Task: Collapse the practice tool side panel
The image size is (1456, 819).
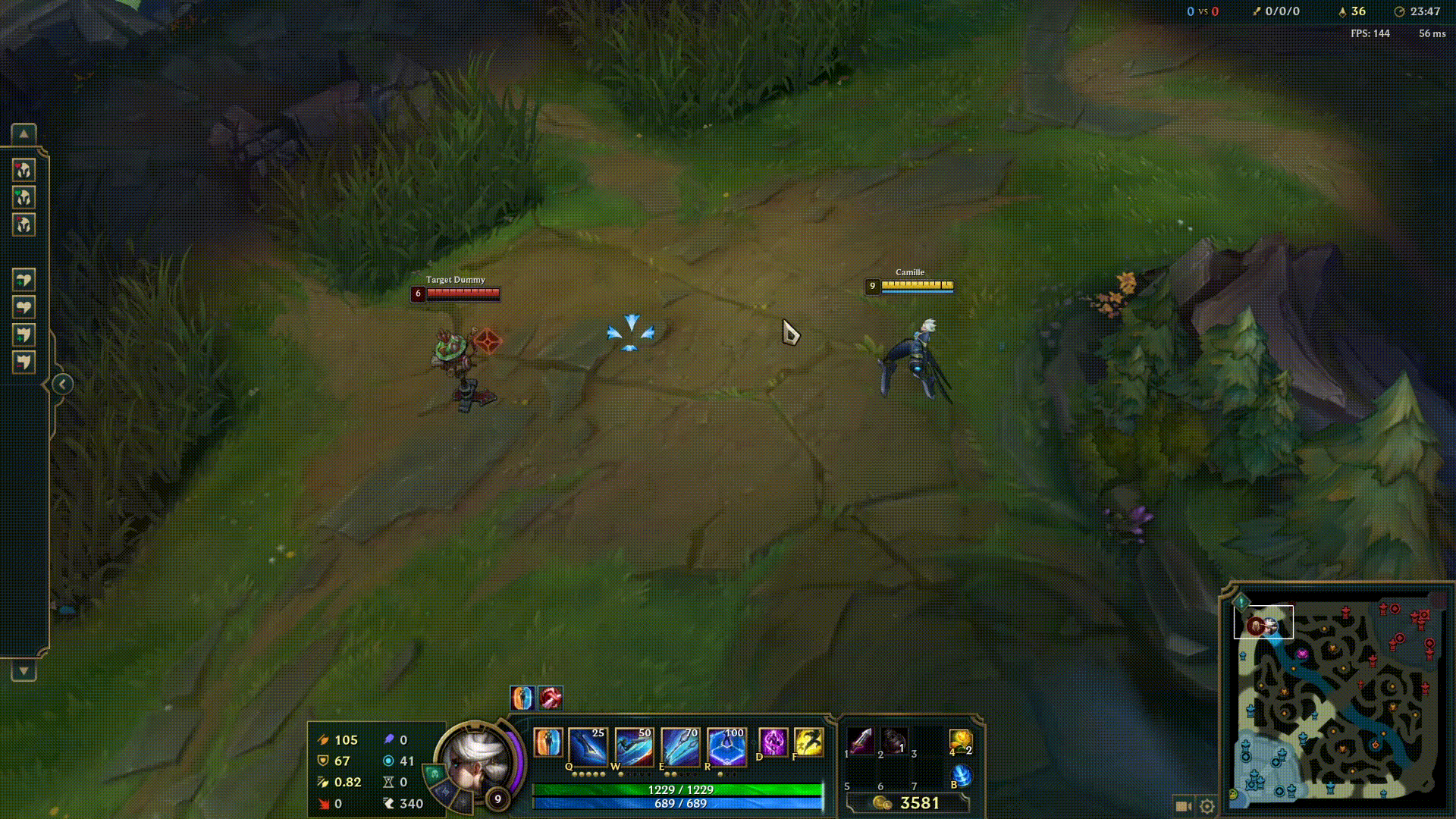Action: tap(62, 384)
